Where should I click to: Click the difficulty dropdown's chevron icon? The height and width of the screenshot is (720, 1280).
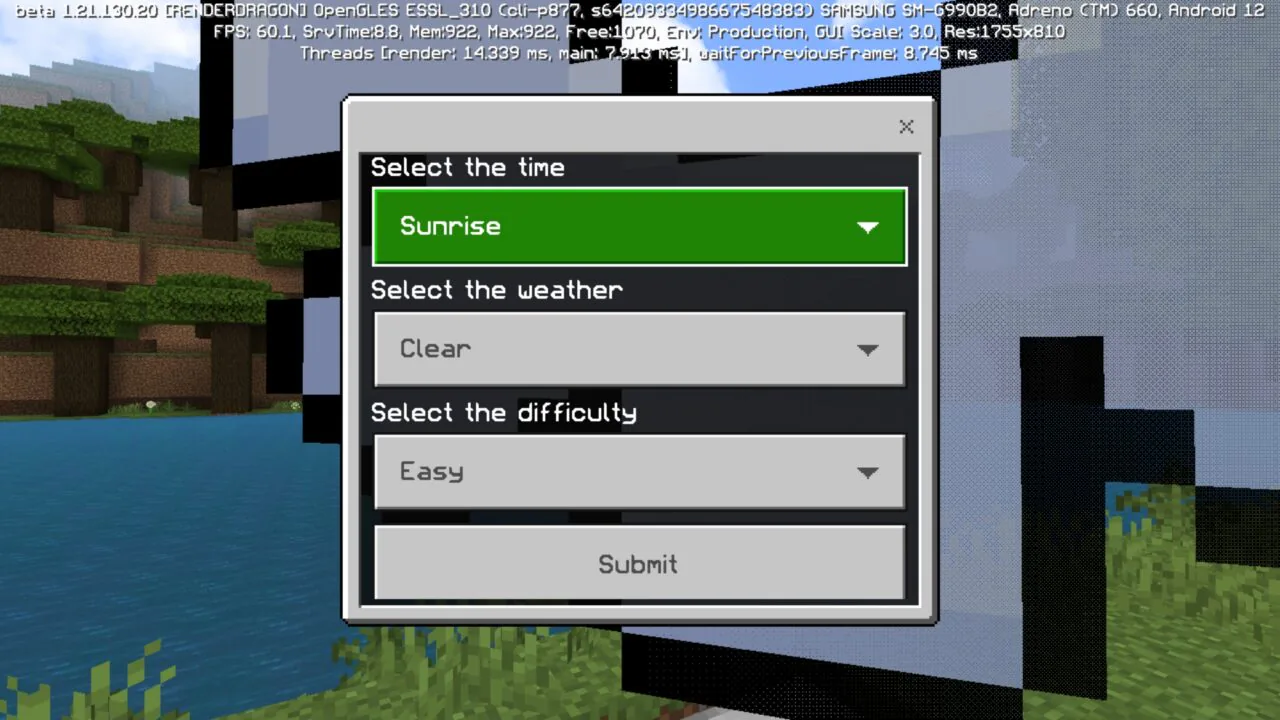click(867, 472)
